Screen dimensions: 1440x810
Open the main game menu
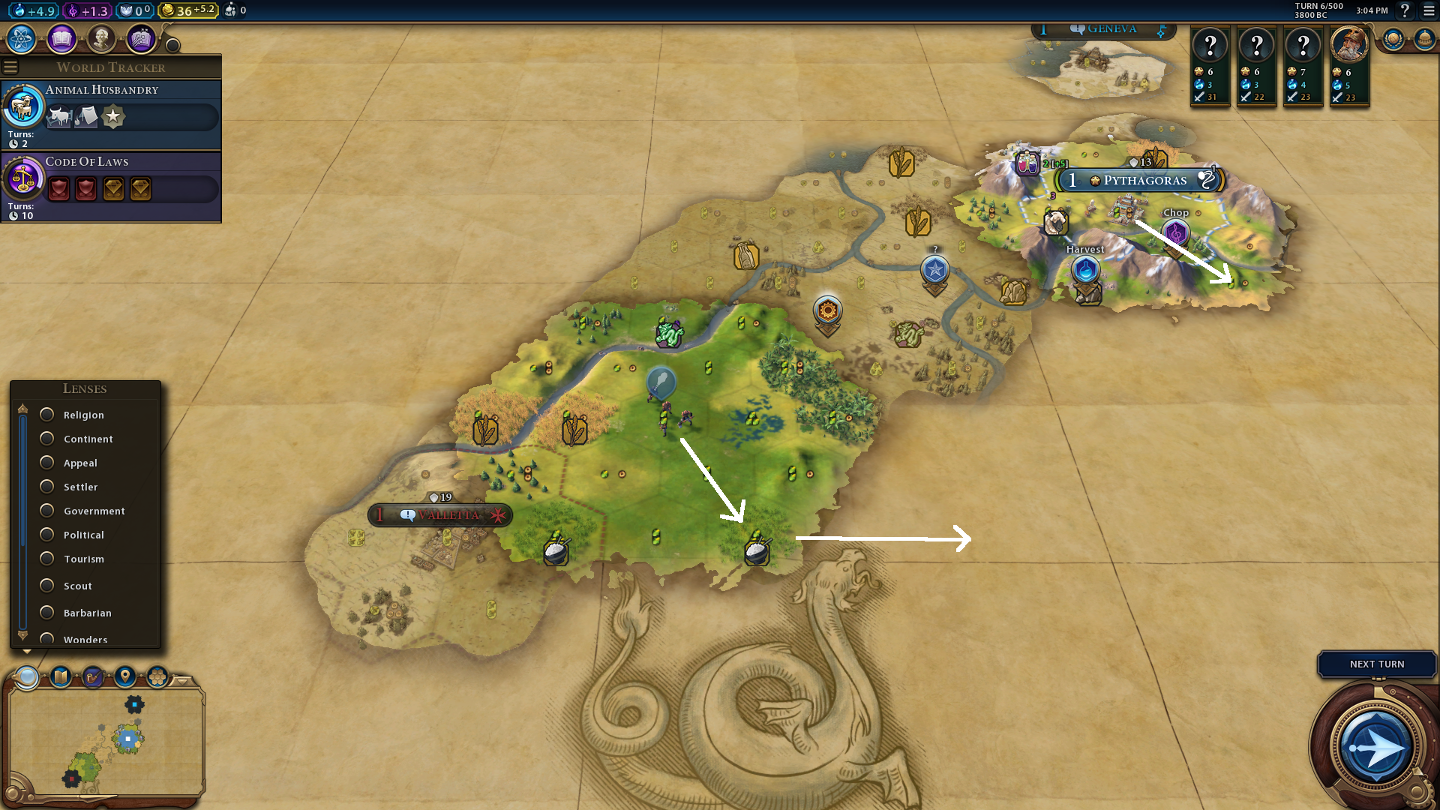click(x=1428, y=11)
